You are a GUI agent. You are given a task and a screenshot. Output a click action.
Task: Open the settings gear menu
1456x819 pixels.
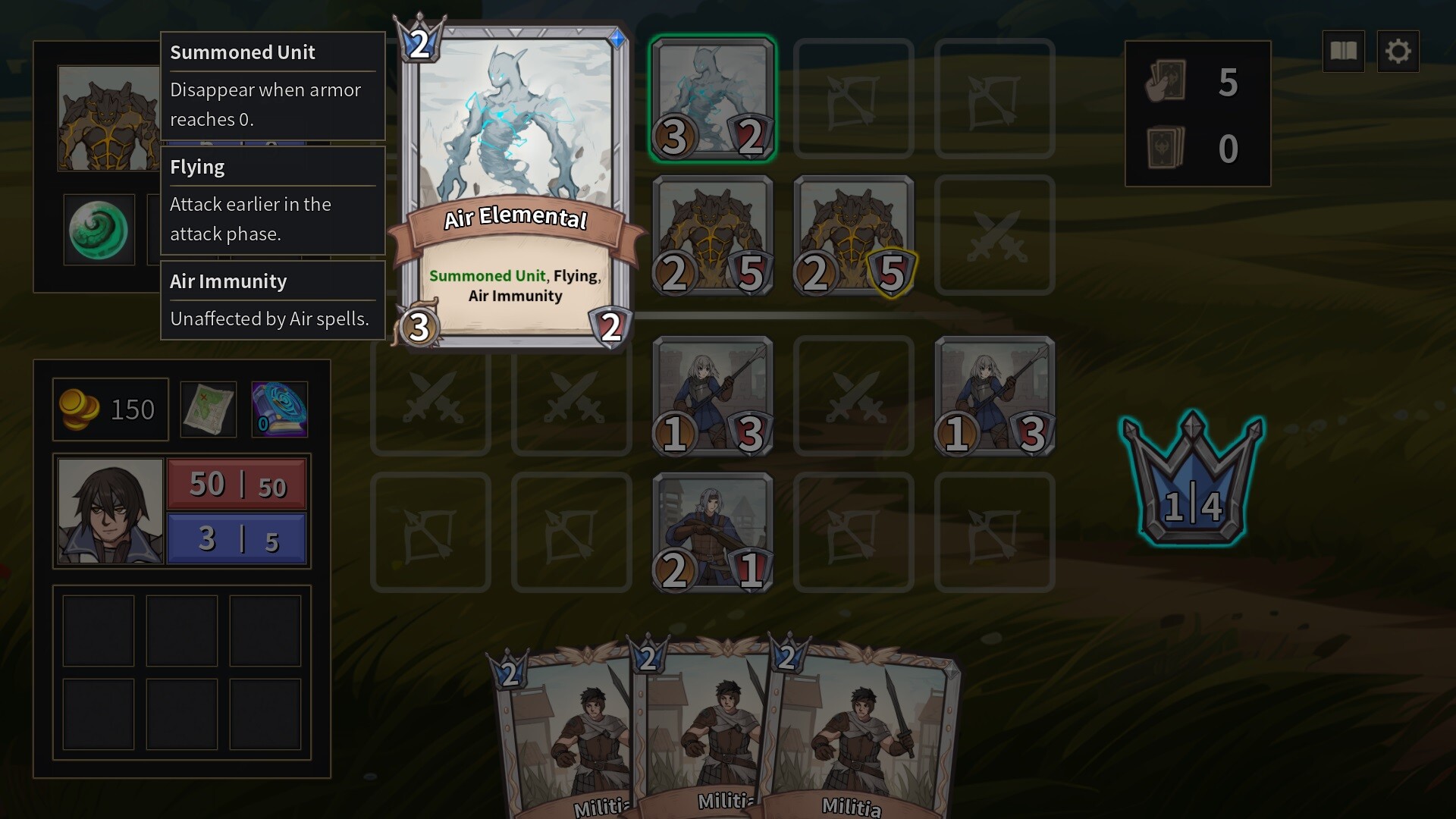(x=1399, y=51)
